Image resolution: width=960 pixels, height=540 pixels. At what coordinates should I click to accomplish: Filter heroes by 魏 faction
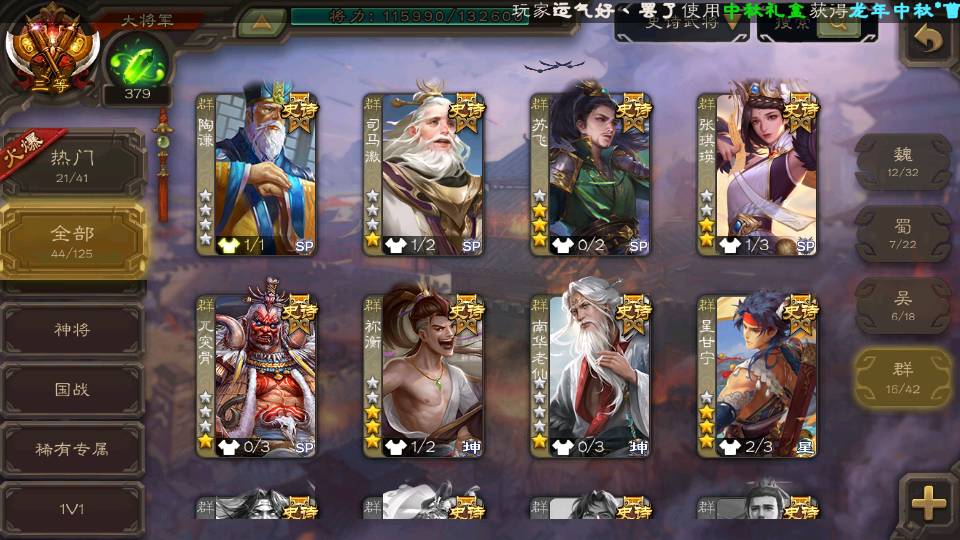tap(903, 161)
